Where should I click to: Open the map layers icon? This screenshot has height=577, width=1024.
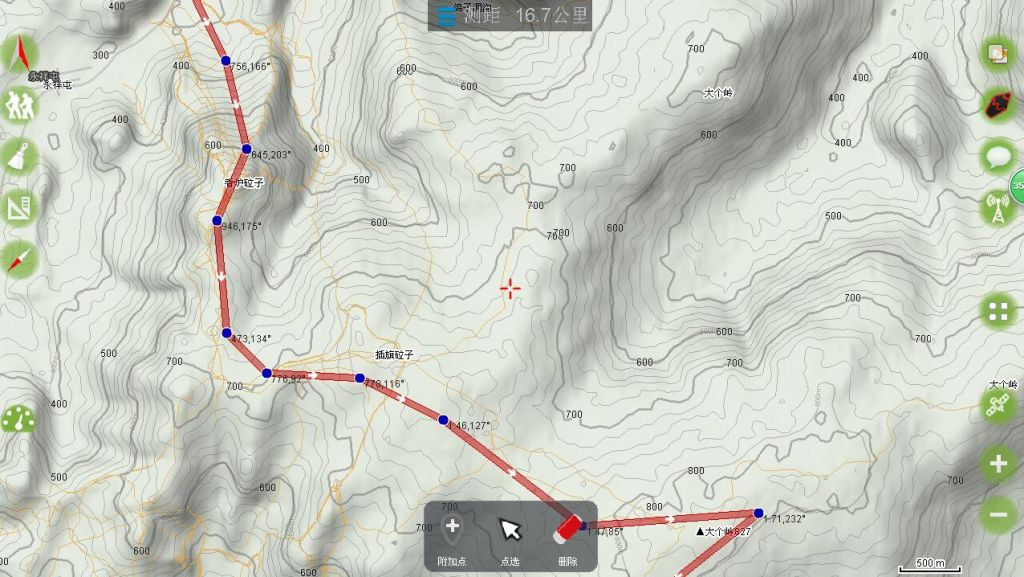pyautogui.click(x=998, y=54)
